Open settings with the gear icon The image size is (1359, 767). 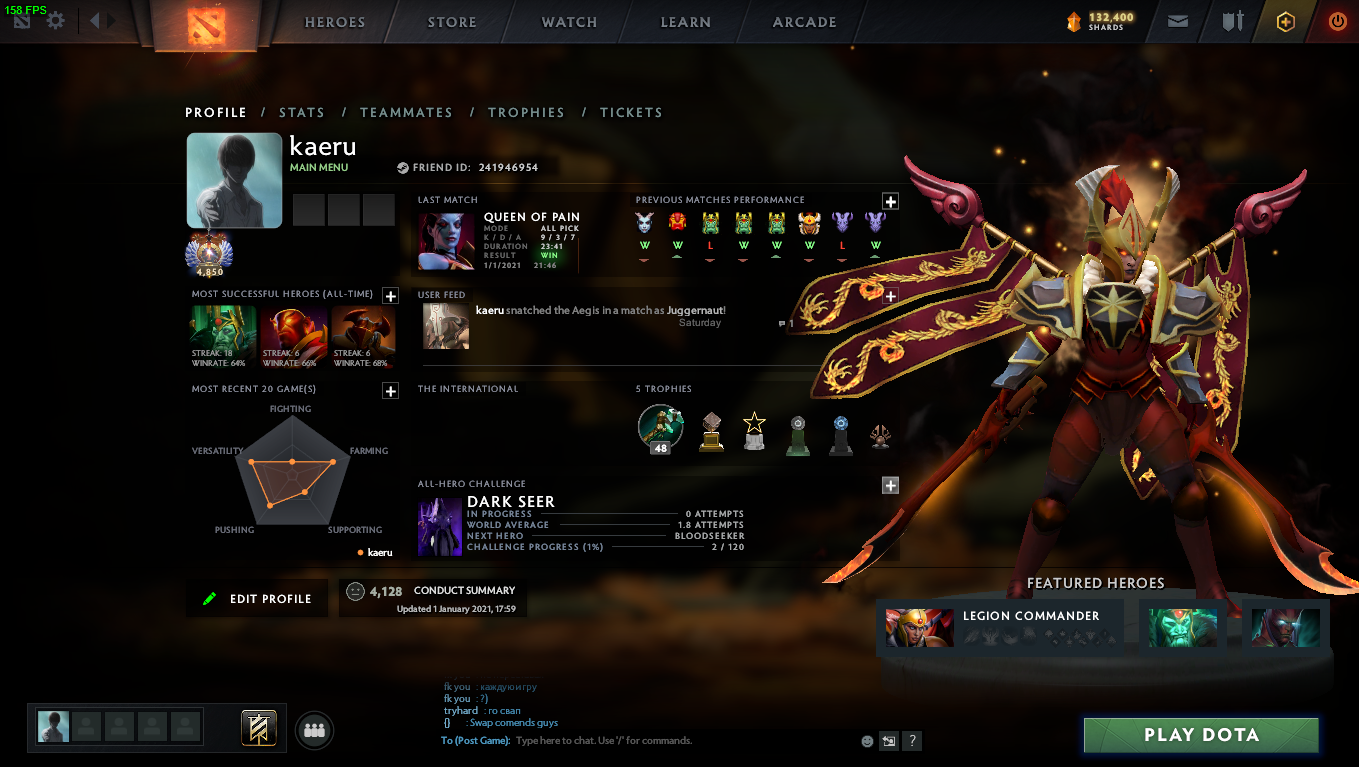coord(56,21)
